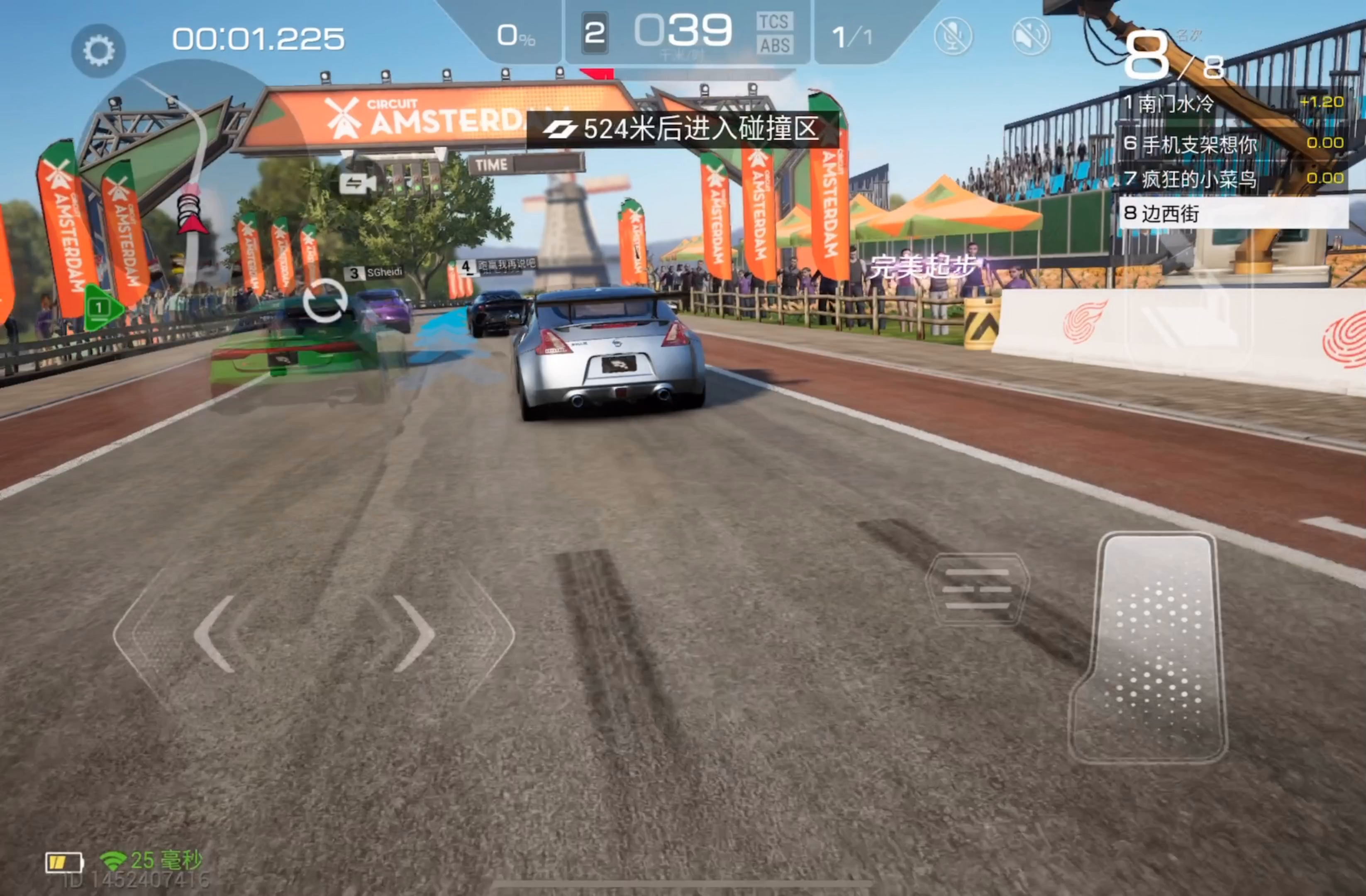Tap the circular reset car arrows icon
Image resolution: width=1366 pixels, height=896 pixels.
click(x=325, y=301)
